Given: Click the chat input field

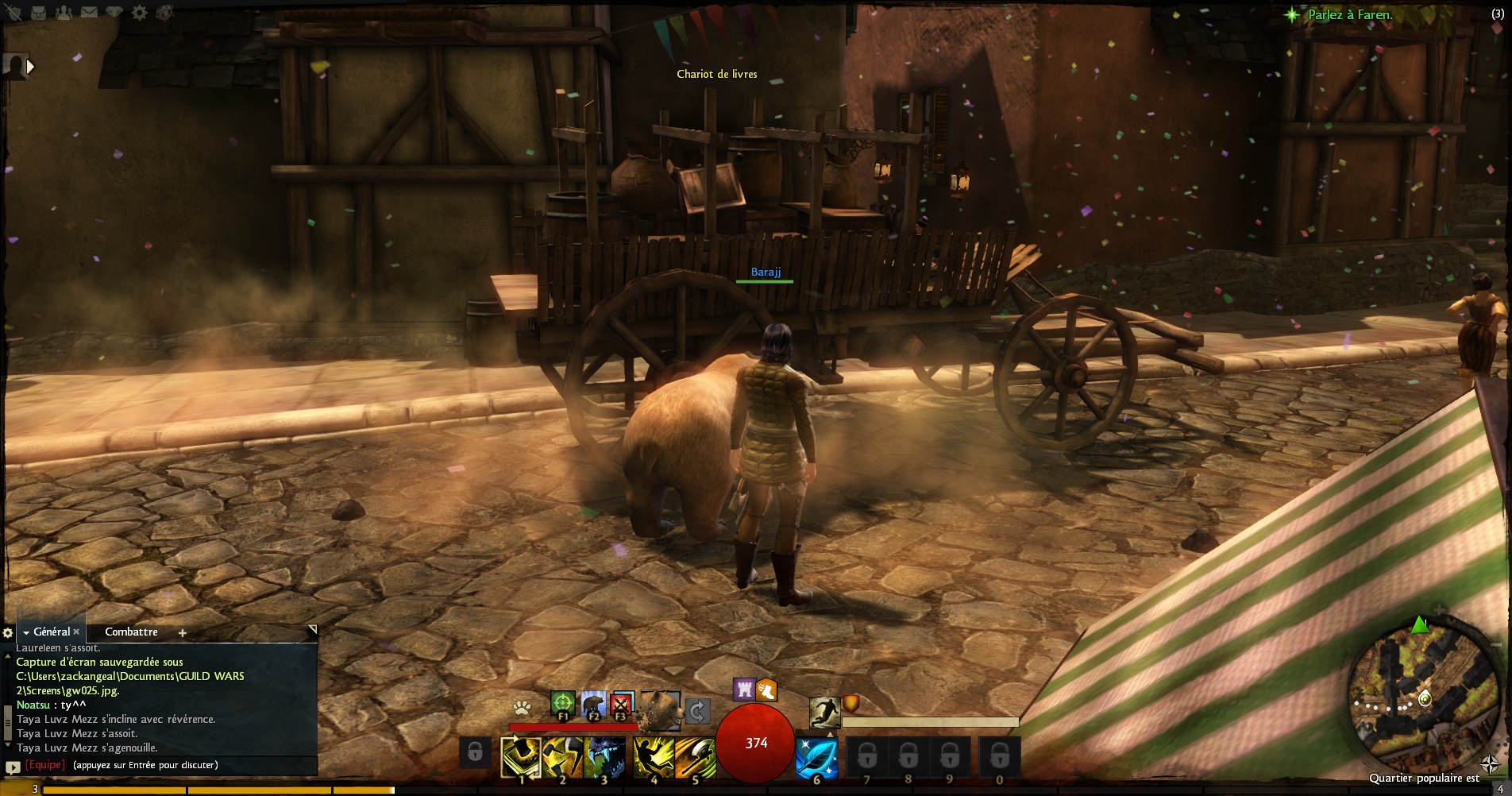Looking at the screenshot, I should [183, 765].
